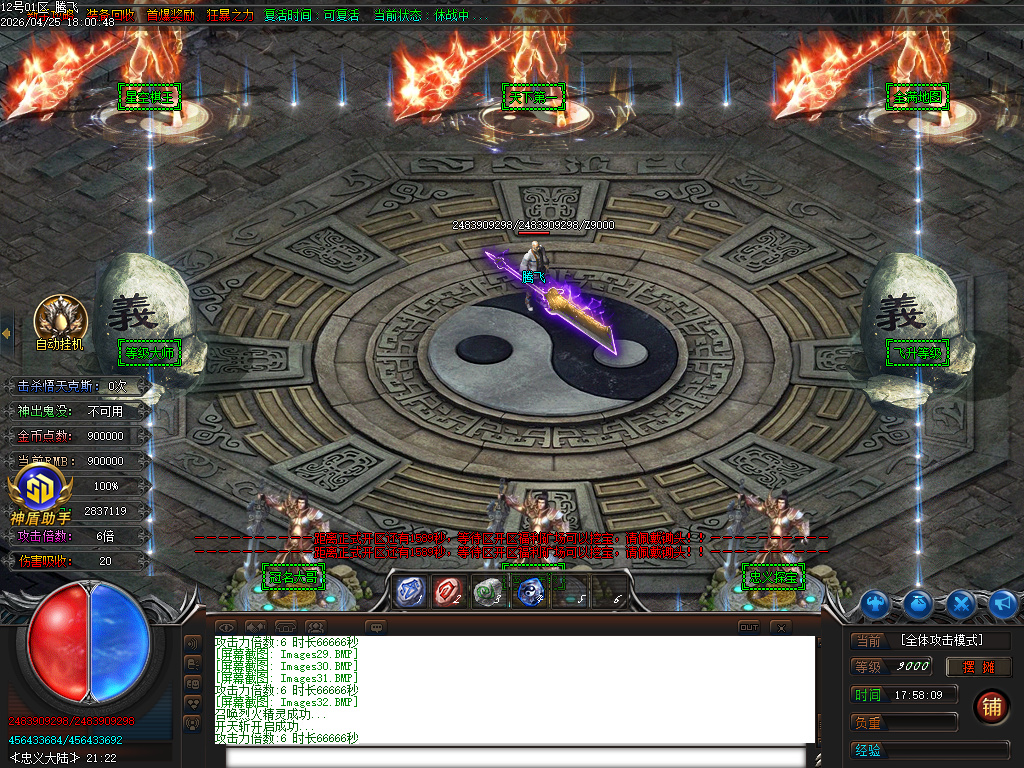Screen dimensions: 1024x768
Task: Open the bag pouch icon button
Action: pyautogui.click(x=919, y=603)
